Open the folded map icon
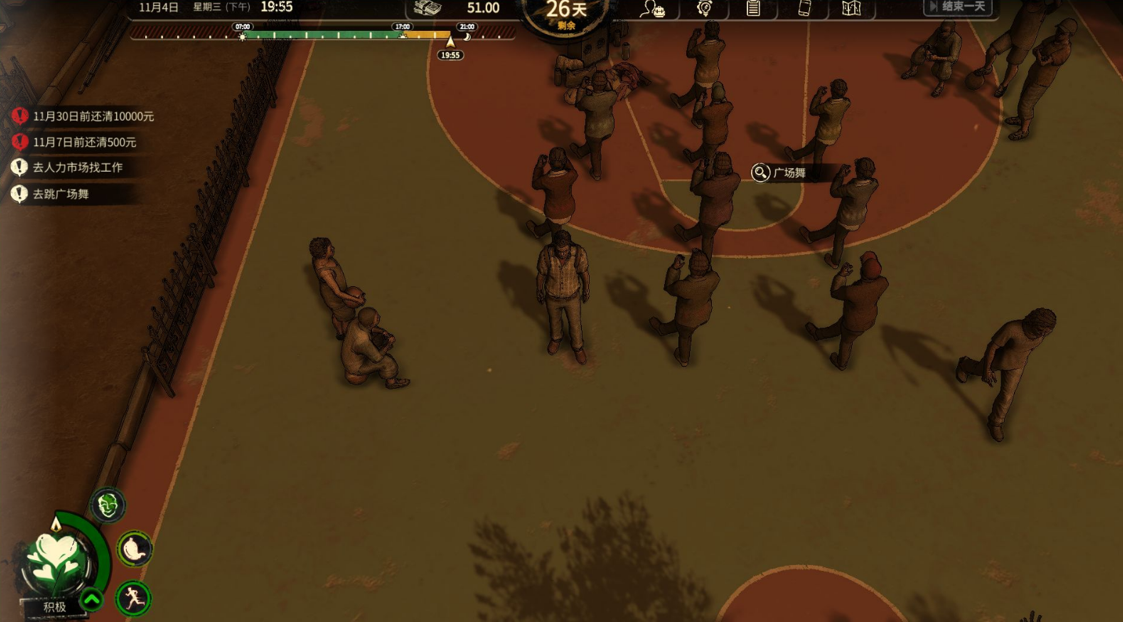The height and width of the screenshot is (622, 1123). [x=851, y=8]
